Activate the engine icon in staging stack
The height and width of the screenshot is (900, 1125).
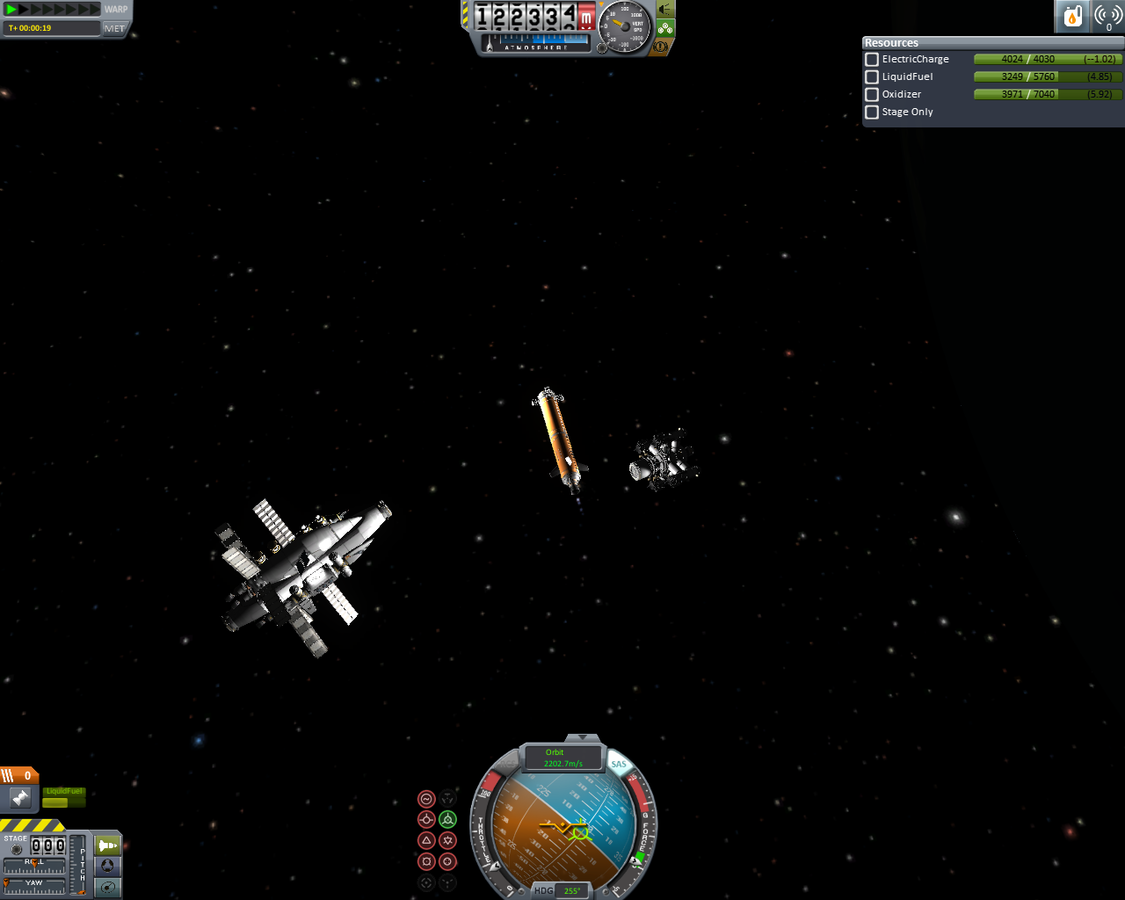click(19, 798)
